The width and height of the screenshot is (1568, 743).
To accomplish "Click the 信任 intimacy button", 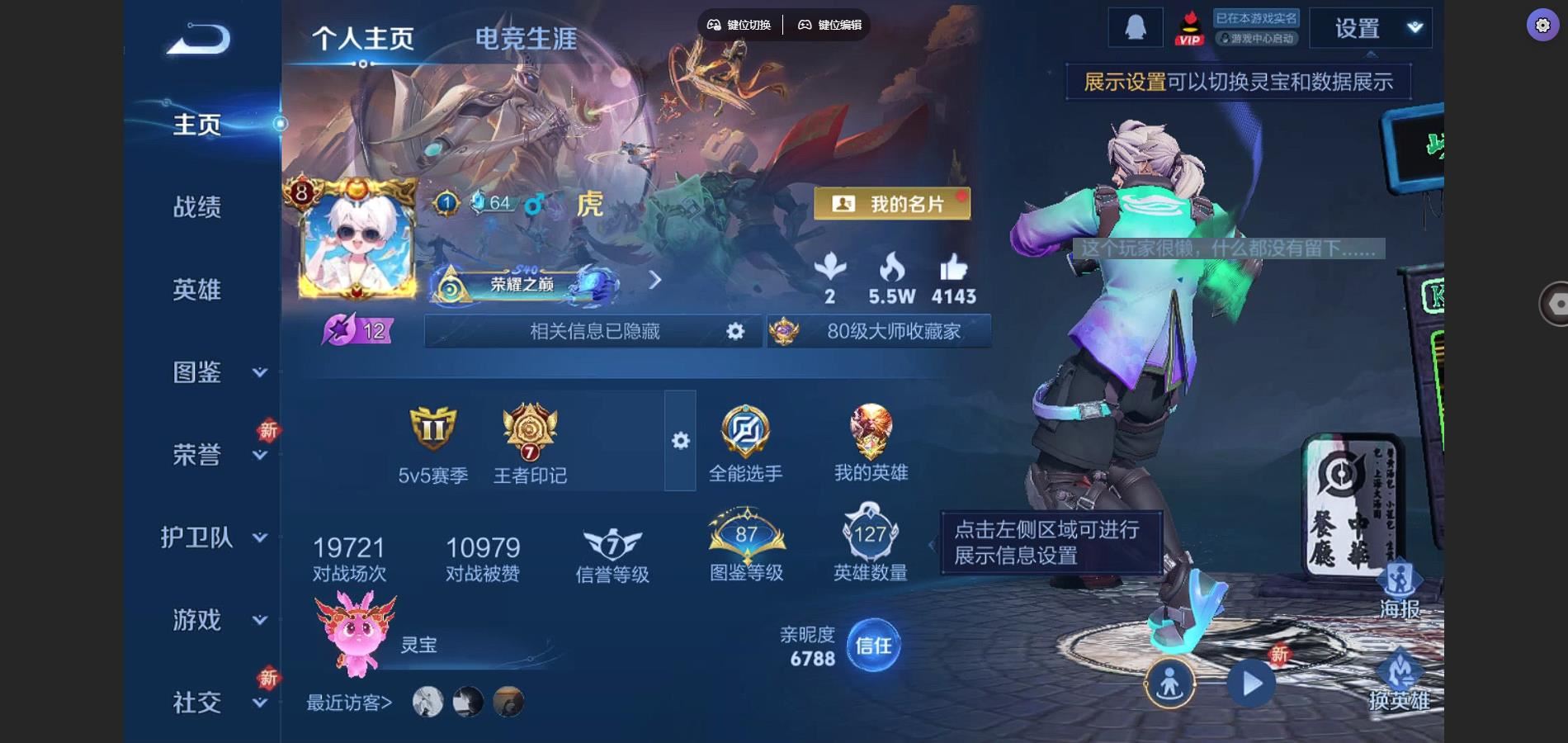I will tap(873, 646).
